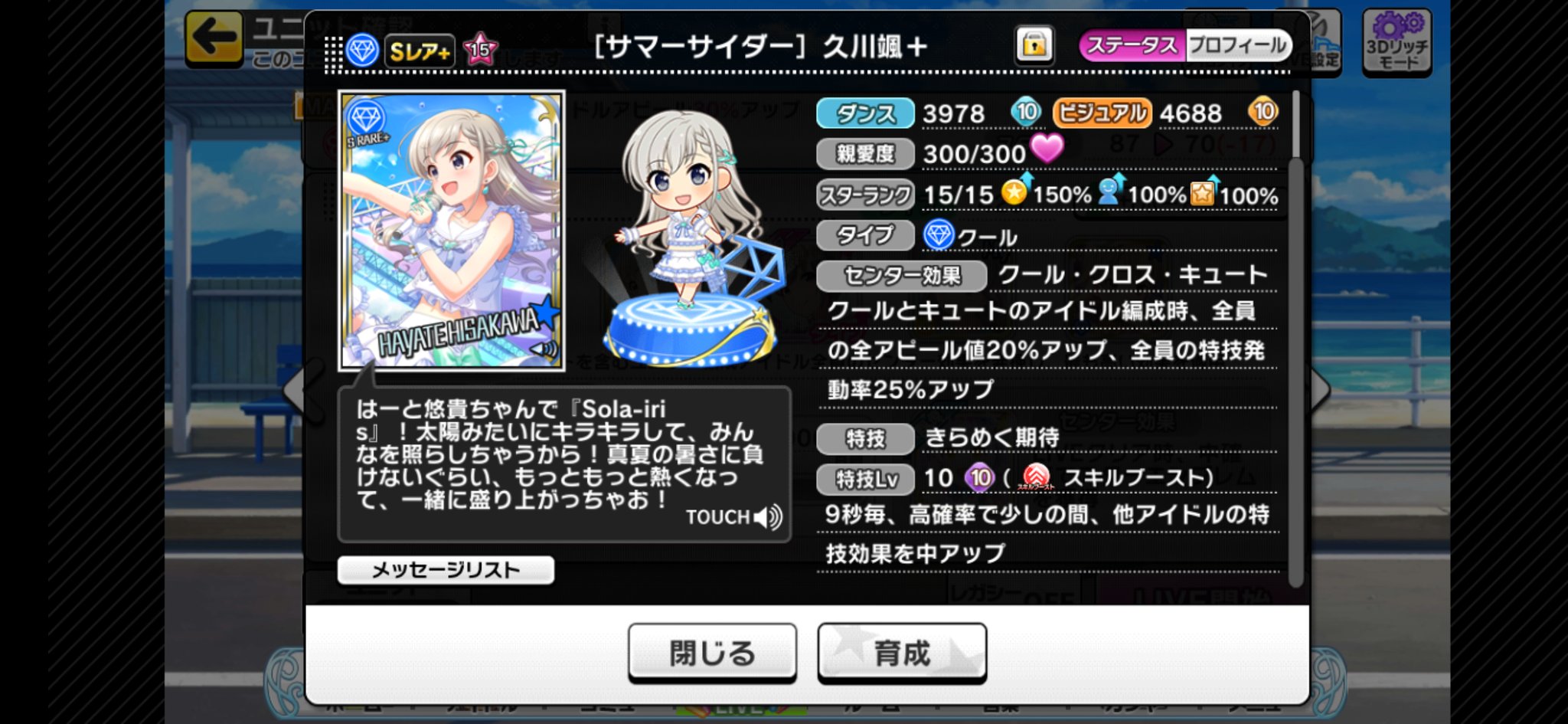1568x724 pixels.
Task: Tap the TOUCH speaker to play voice
Action: (766, 516)
